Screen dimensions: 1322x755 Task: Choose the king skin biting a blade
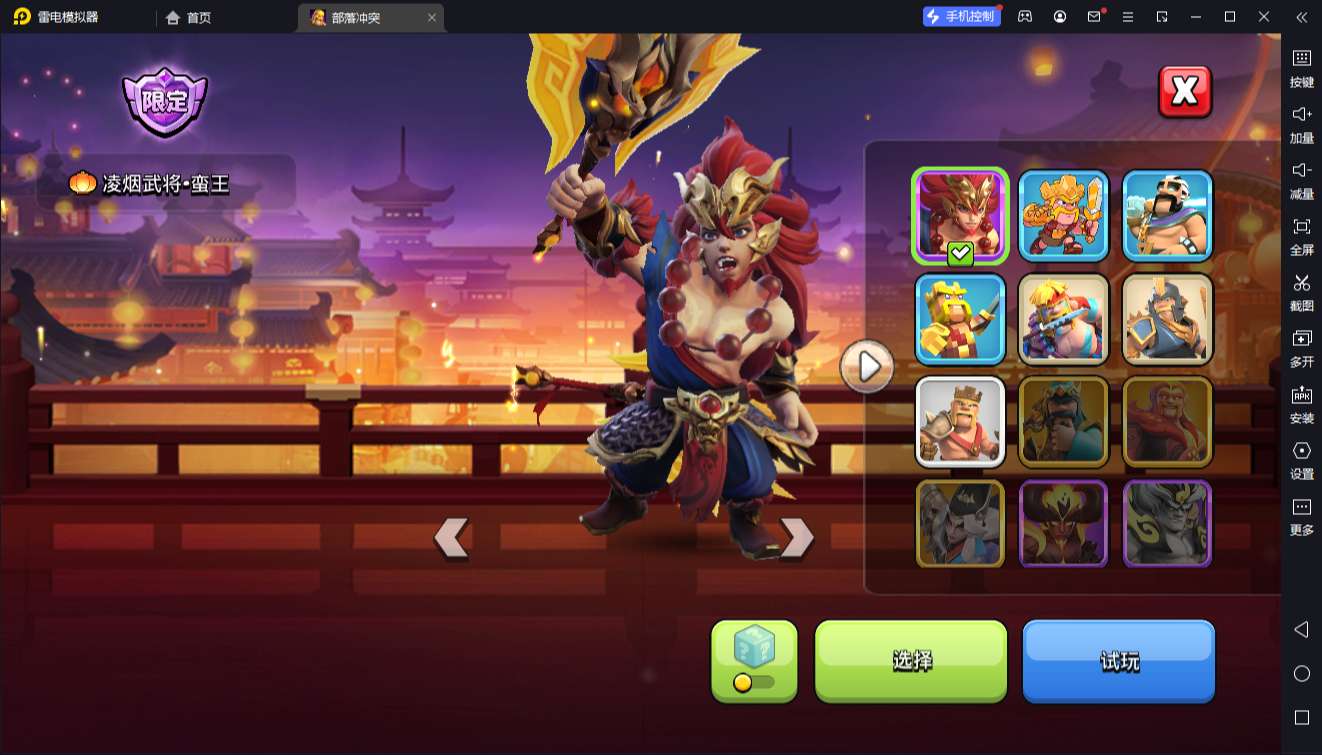click(1064, 319)
